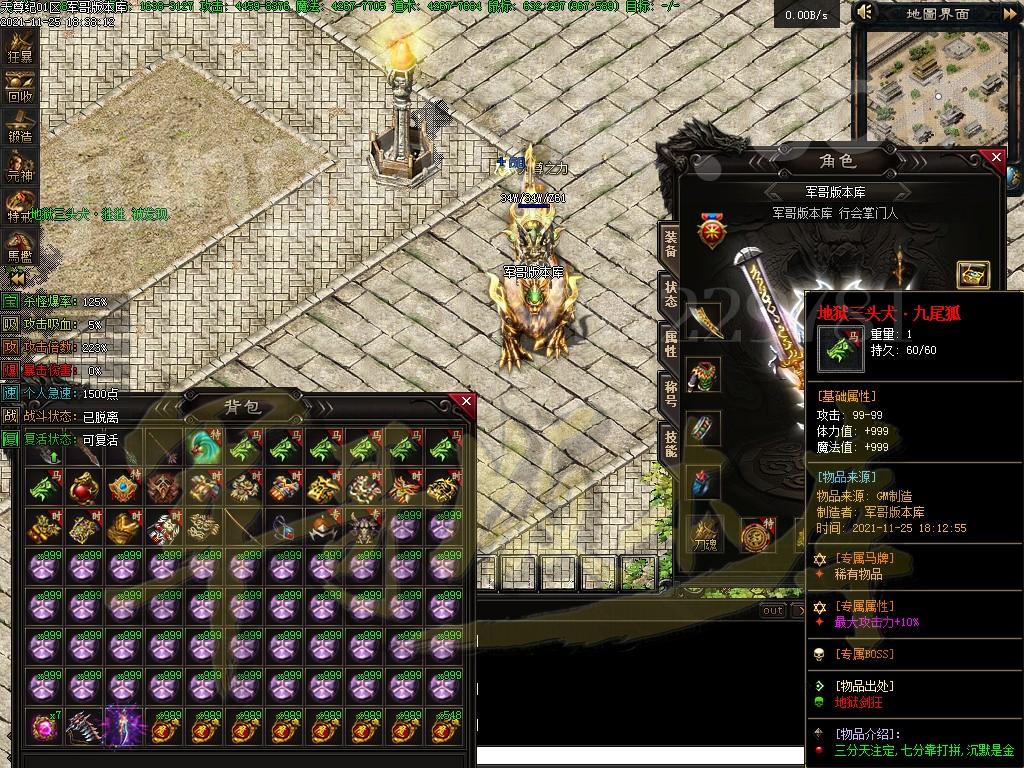Close the 角色 character window

point(995,157)
